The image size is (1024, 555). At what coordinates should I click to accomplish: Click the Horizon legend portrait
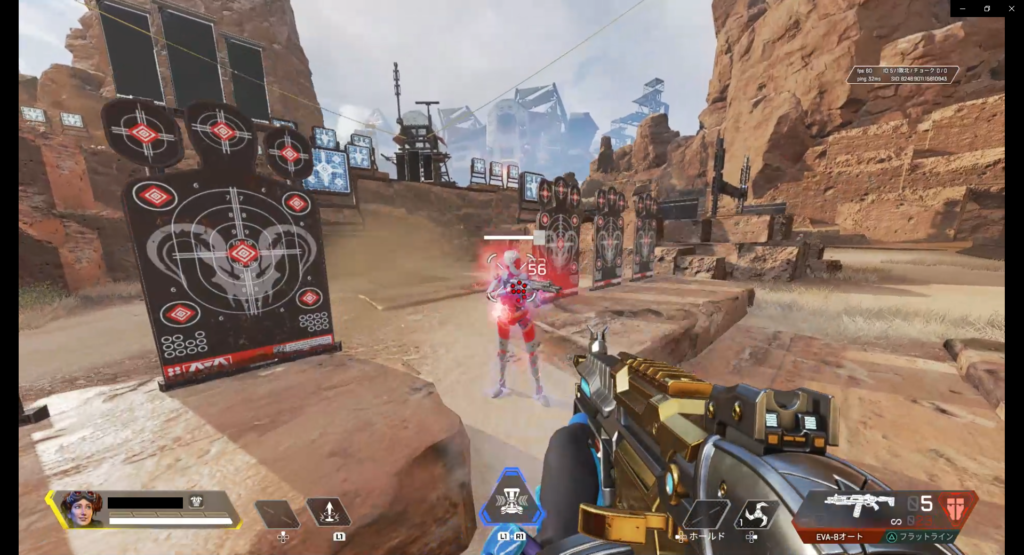coord(80,508)
